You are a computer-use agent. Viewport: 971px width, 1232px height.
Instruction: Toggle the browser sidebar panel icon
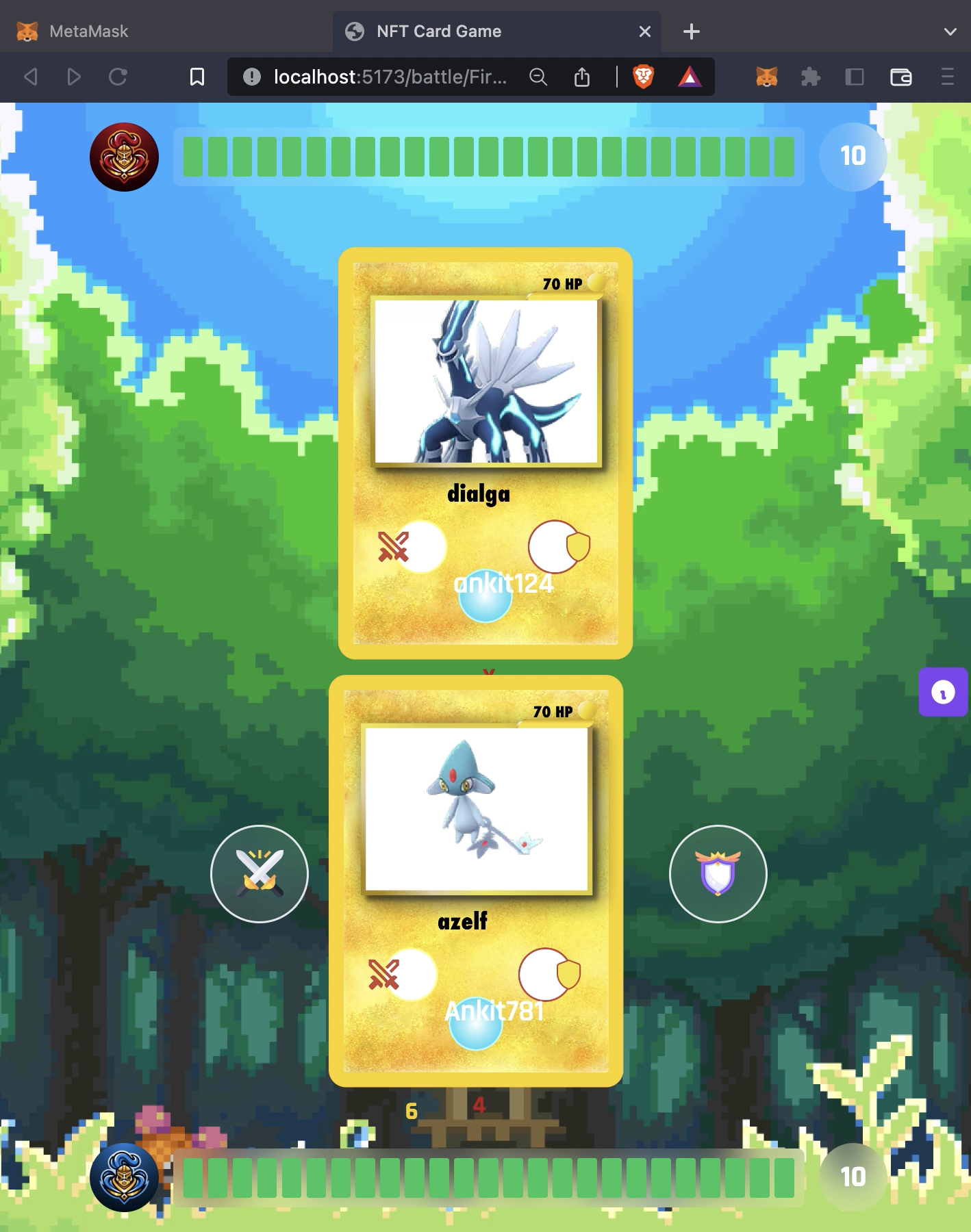coord(853,77)
